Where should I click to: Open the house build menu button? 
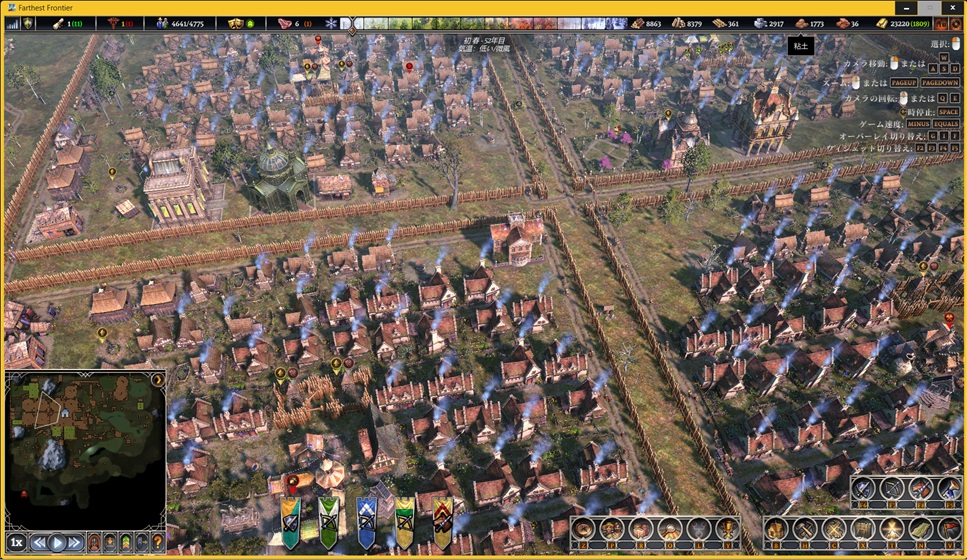778,530
